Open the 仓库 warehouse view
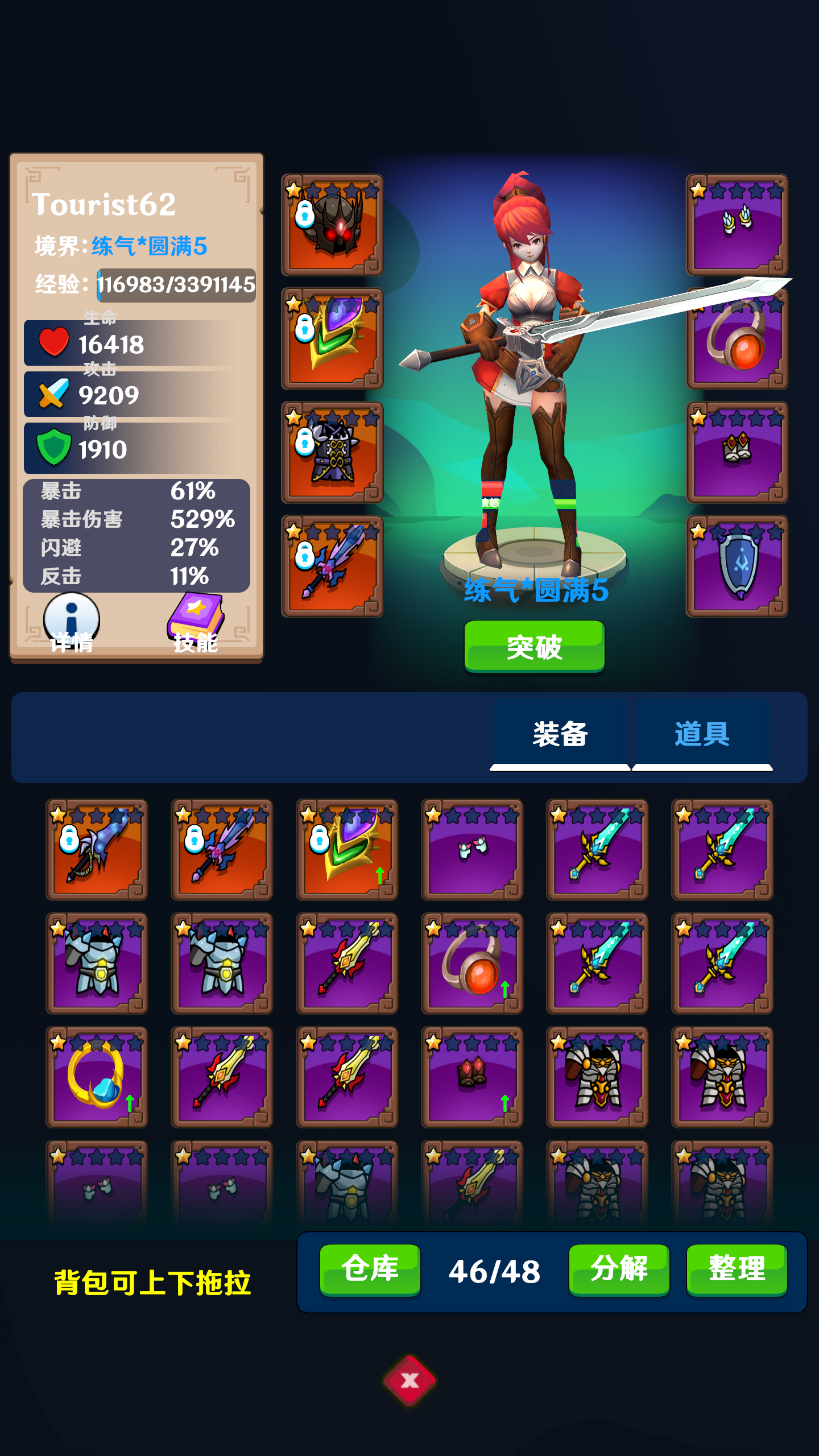Viewport: 819px width, 1456px height. point(369,1269)
